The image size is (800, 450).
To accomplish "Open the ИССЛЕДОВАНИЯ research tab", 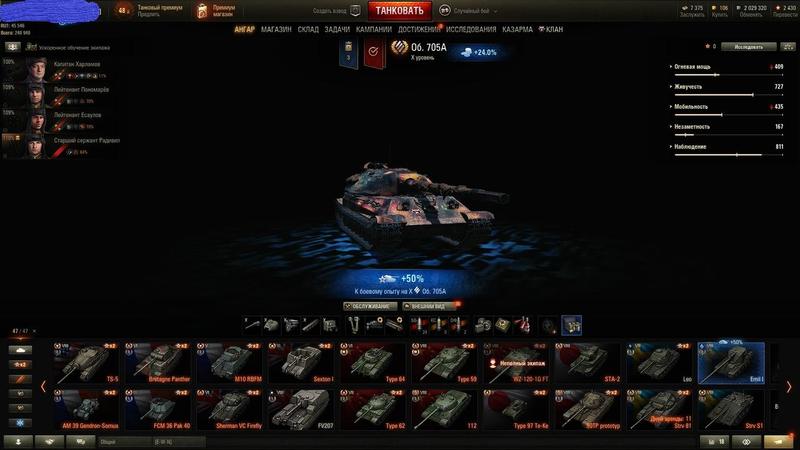I will point(471,29).
